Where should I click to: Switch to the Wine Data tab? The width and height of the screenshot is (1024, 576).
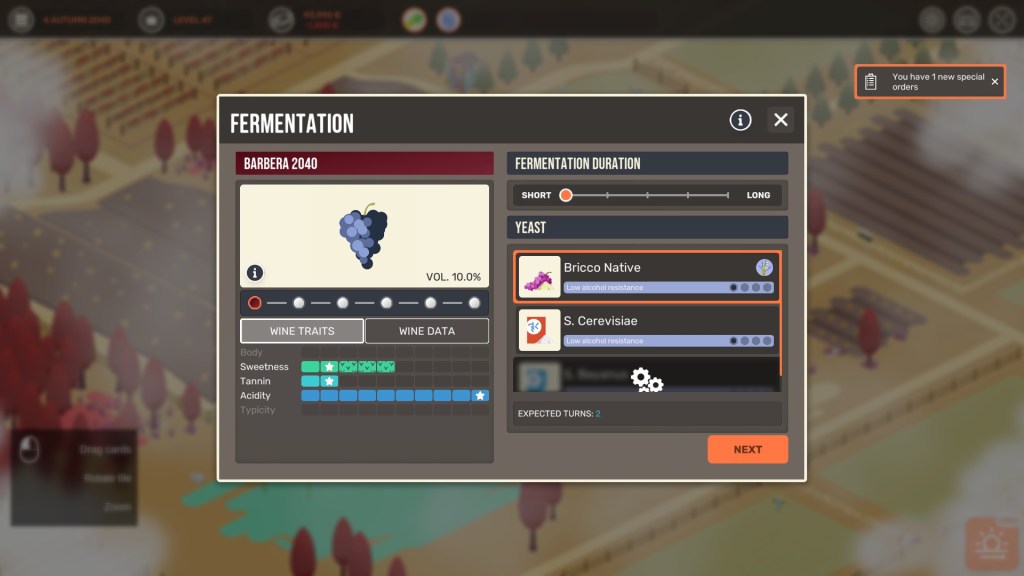427,331
